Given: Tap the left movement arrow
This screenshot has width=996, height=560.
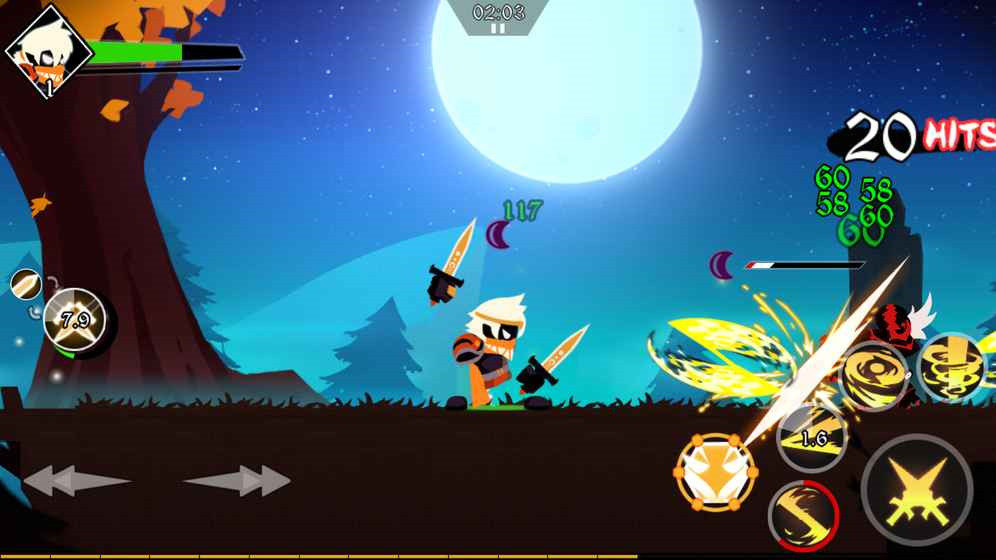Looking at the screenshot, I should click(77, 481).
